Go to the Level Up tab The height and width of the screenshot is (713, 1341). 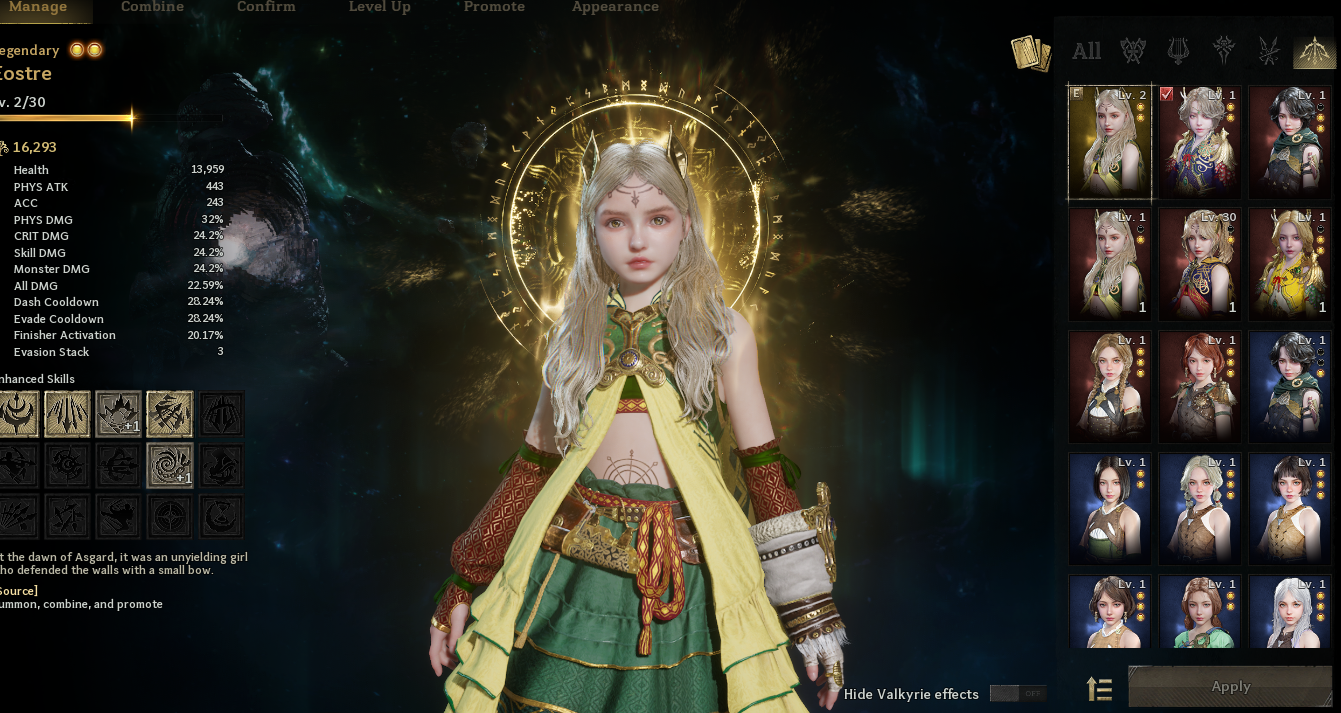pyautogui.click(x=379, y=8)
